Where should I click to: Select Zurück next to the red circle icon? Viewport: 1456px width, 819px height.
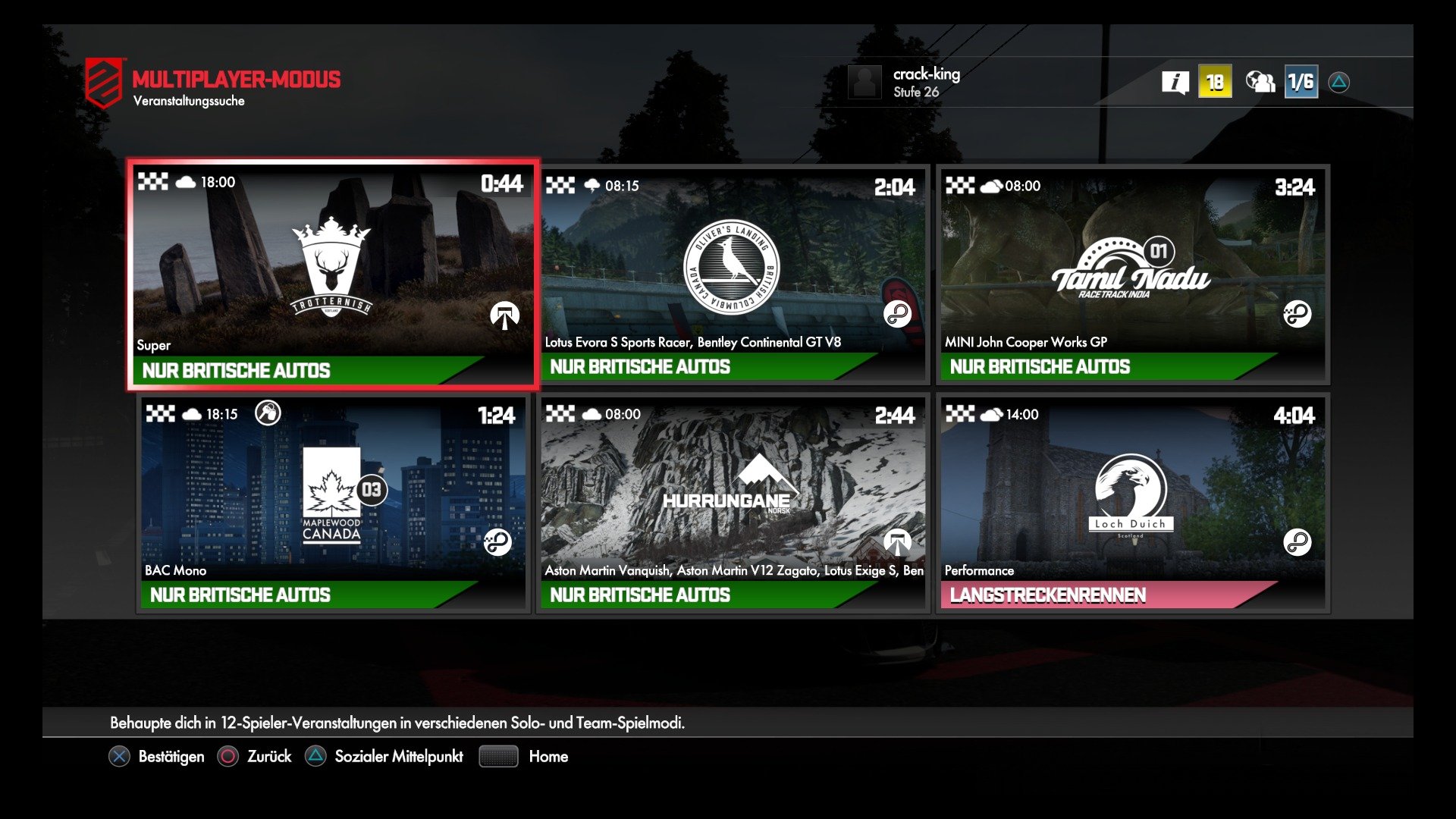tap(268, 756)
